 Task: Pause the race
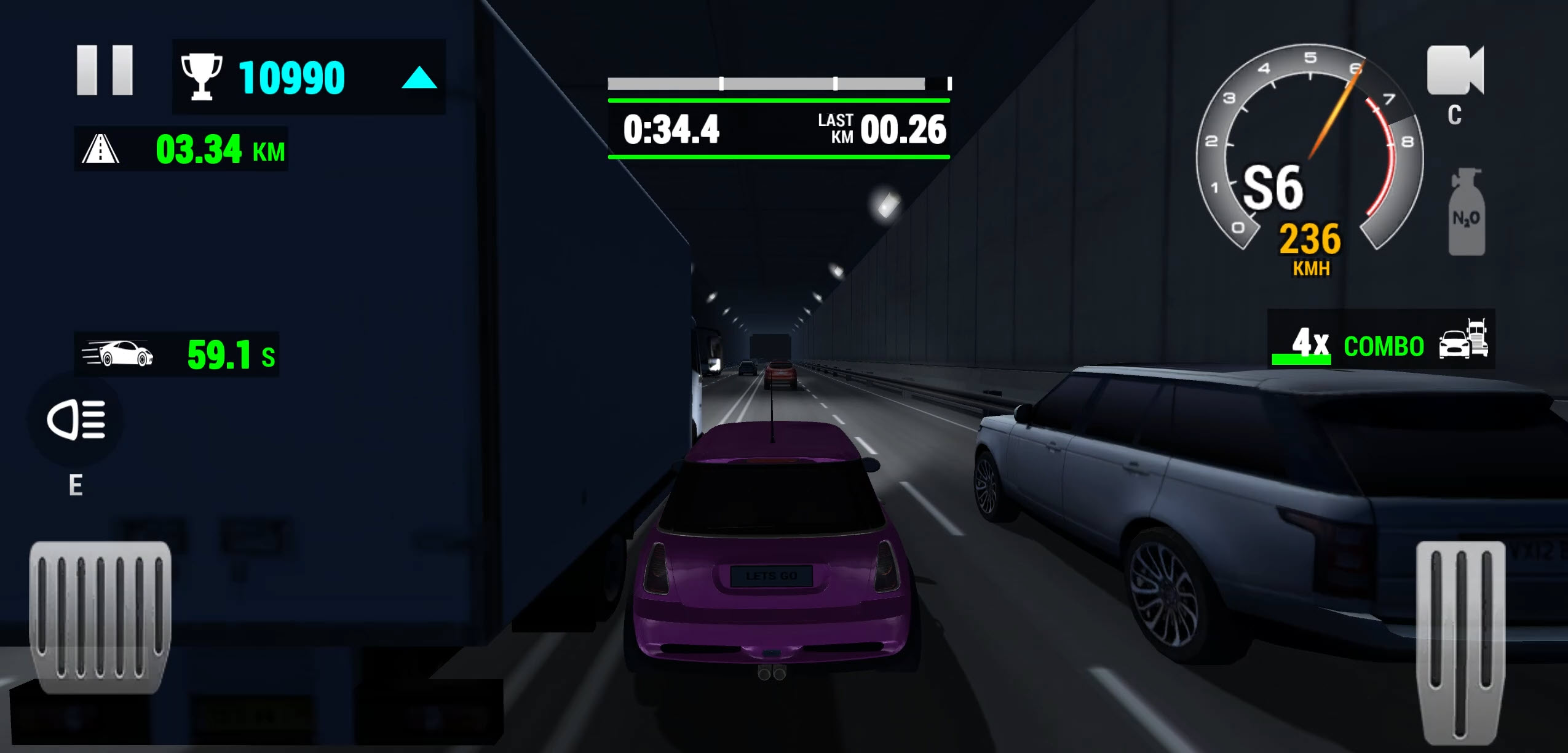coord(105,70)
